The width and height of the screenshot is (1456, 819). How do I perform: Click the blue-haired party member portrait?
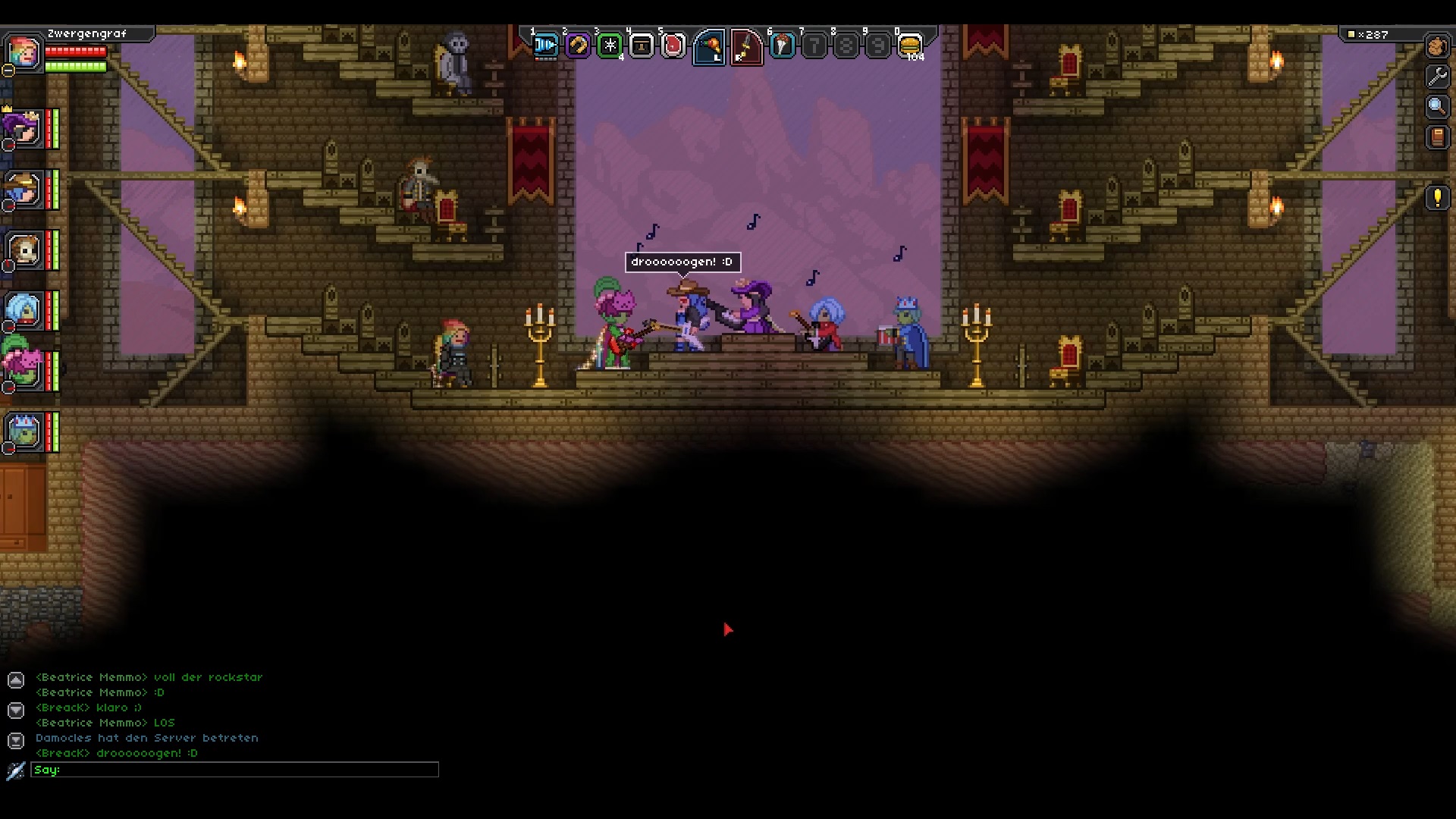[24, 309]
